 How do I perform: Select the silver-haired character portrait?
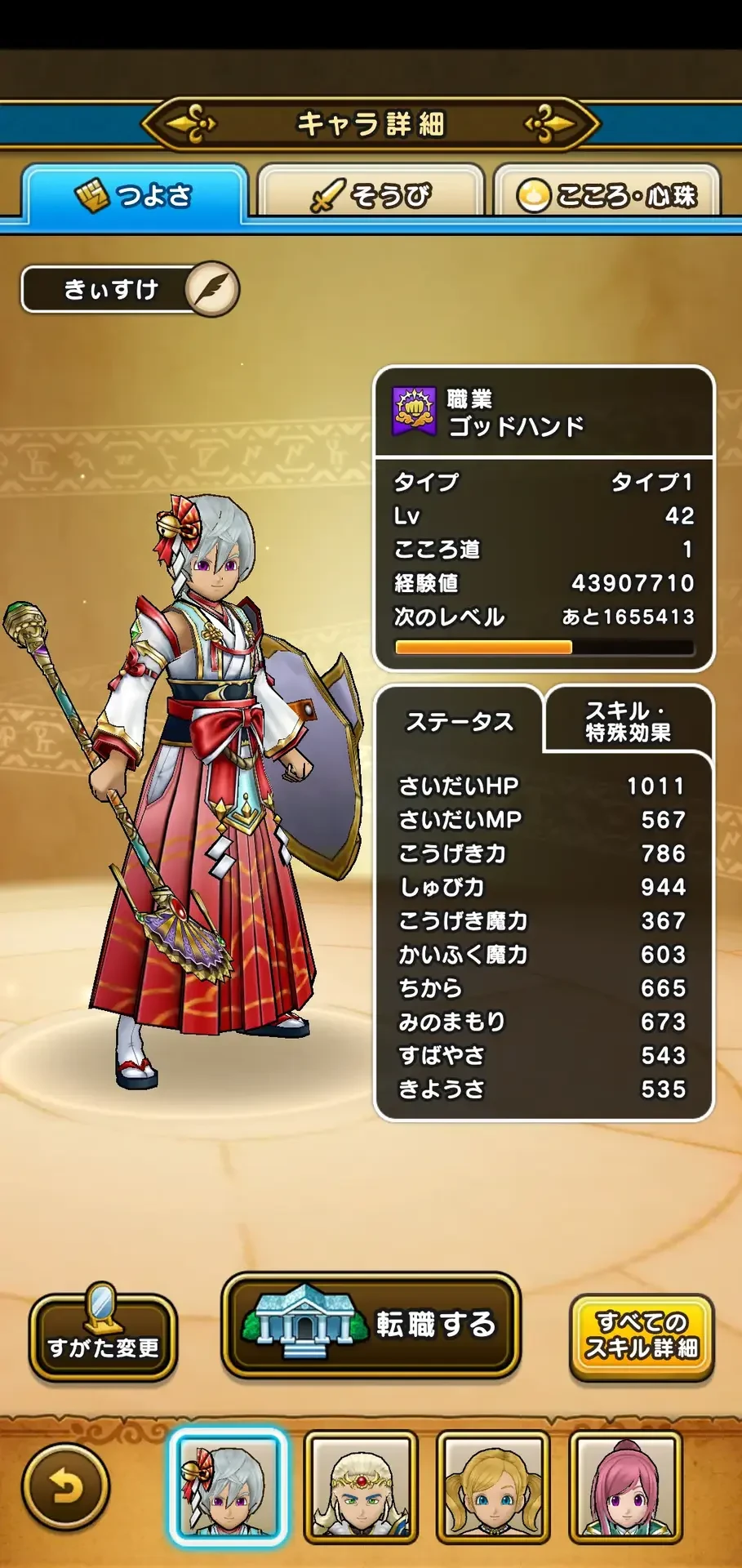228,1487
